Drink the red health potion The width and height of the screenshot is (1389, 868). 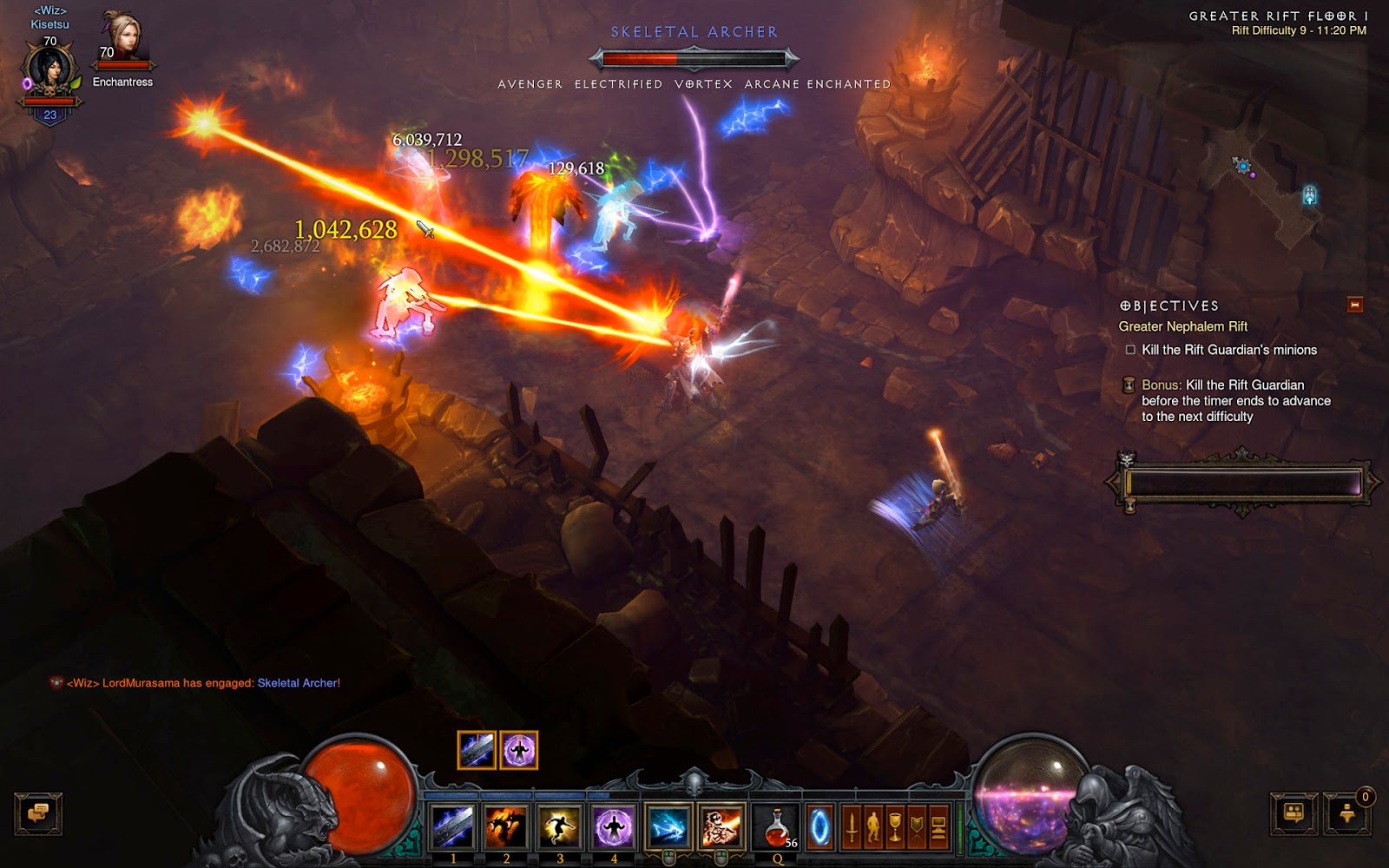(778, 825)
